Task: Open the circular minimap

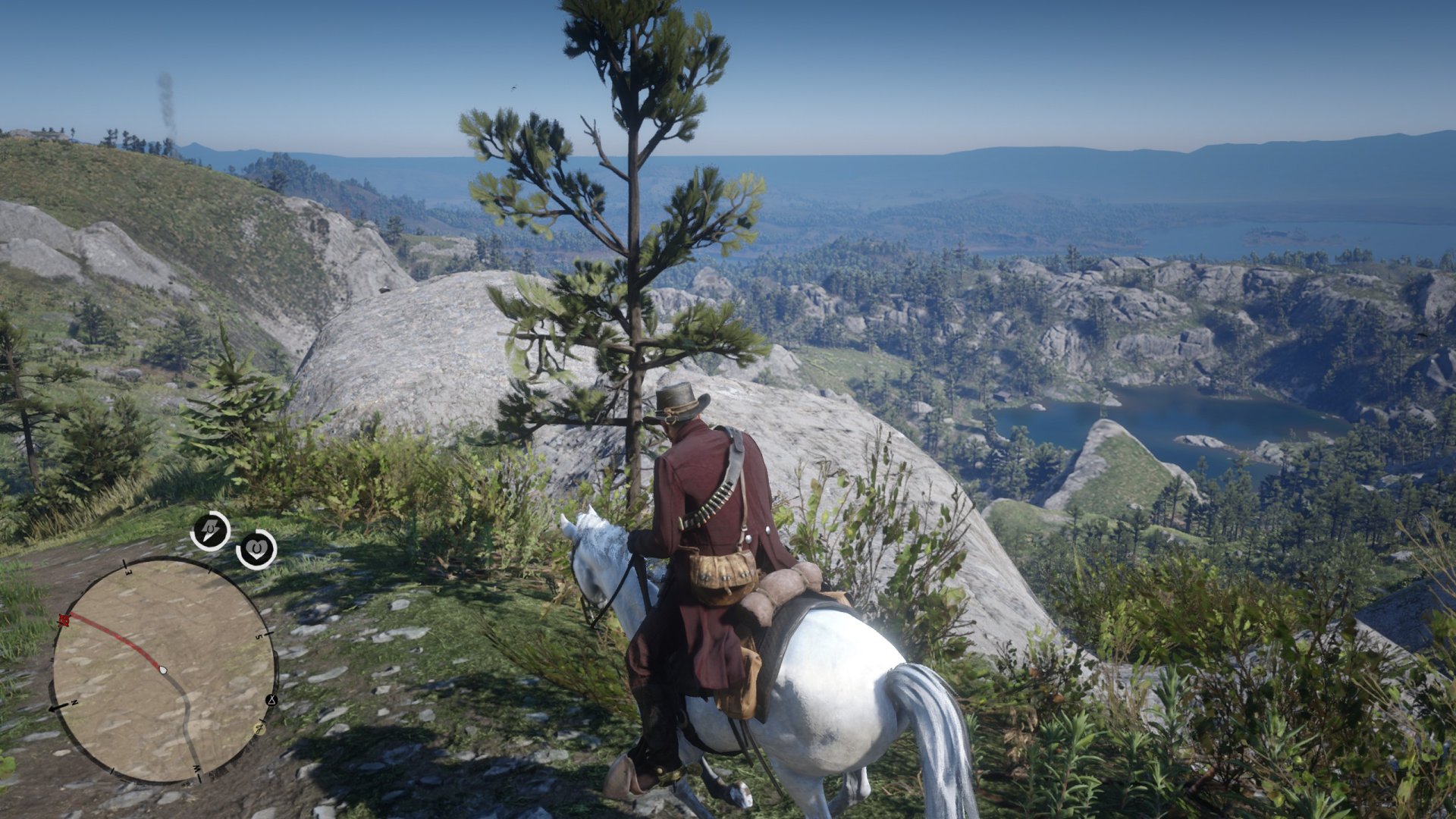Action: (x=163, y=671)
